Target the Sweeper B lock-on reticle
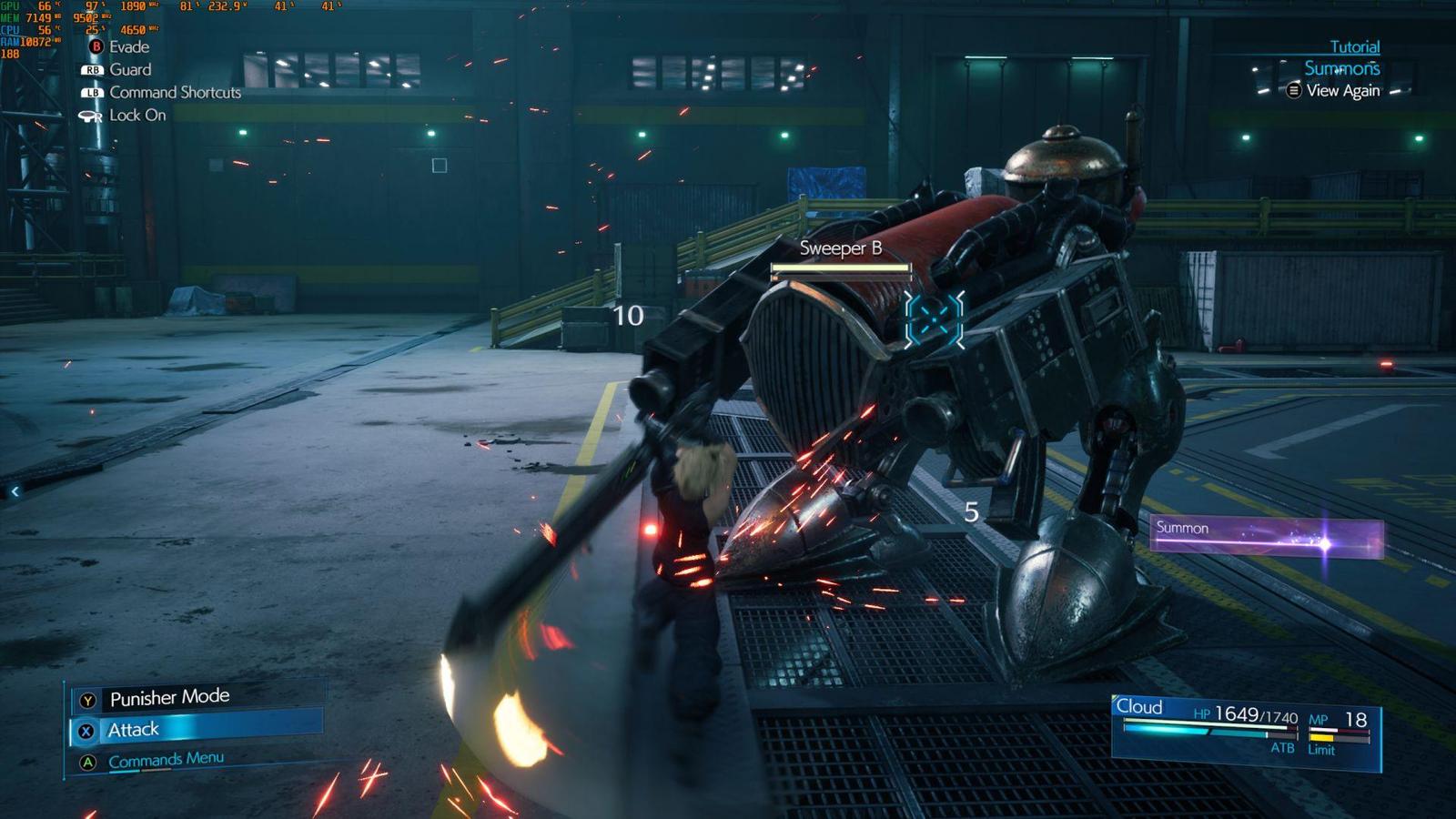1456x819 pixels. pos(934,319)
